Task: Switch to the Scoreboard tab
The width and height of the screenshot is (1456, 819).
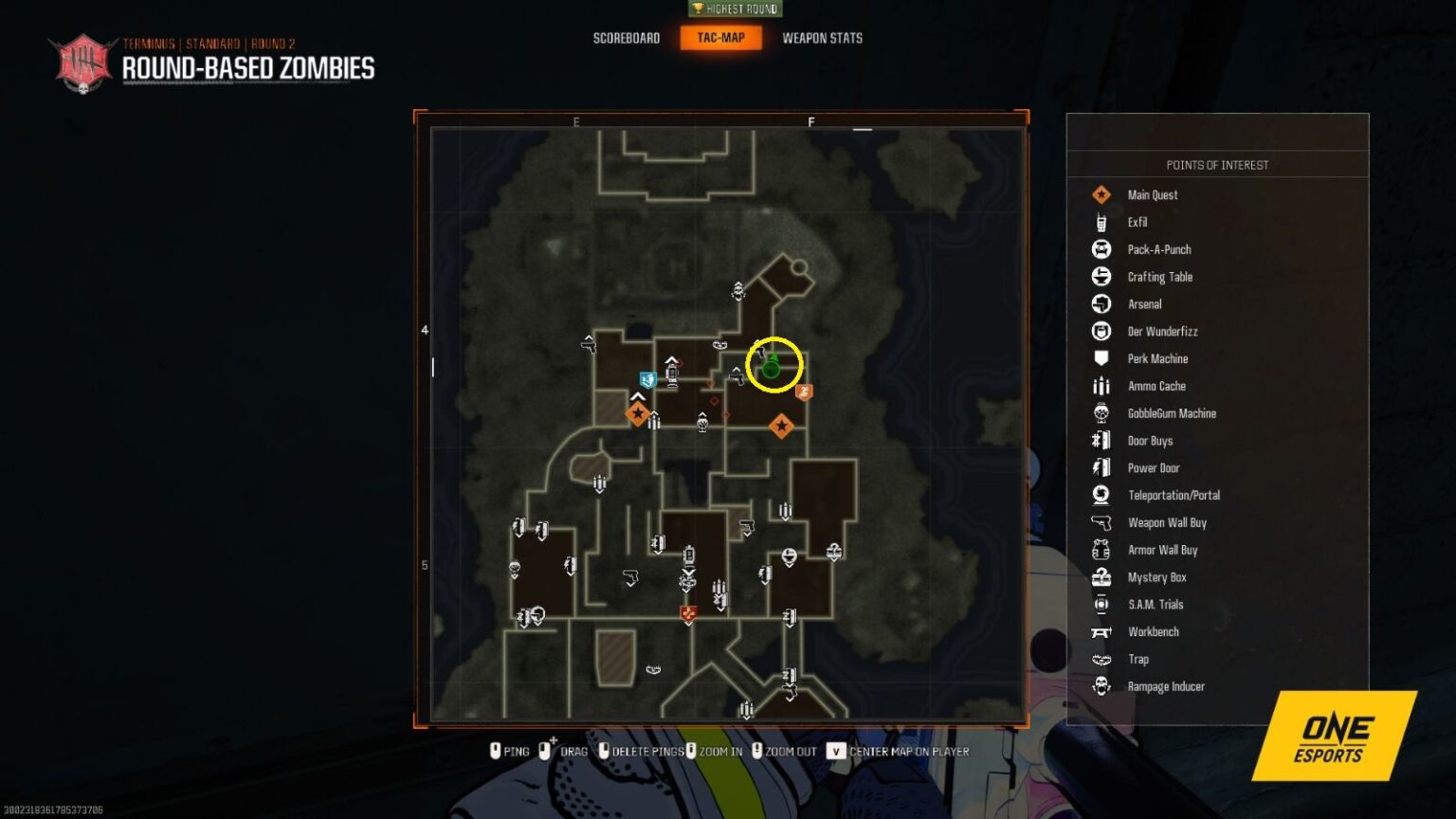Action: [x=626, y=38]
